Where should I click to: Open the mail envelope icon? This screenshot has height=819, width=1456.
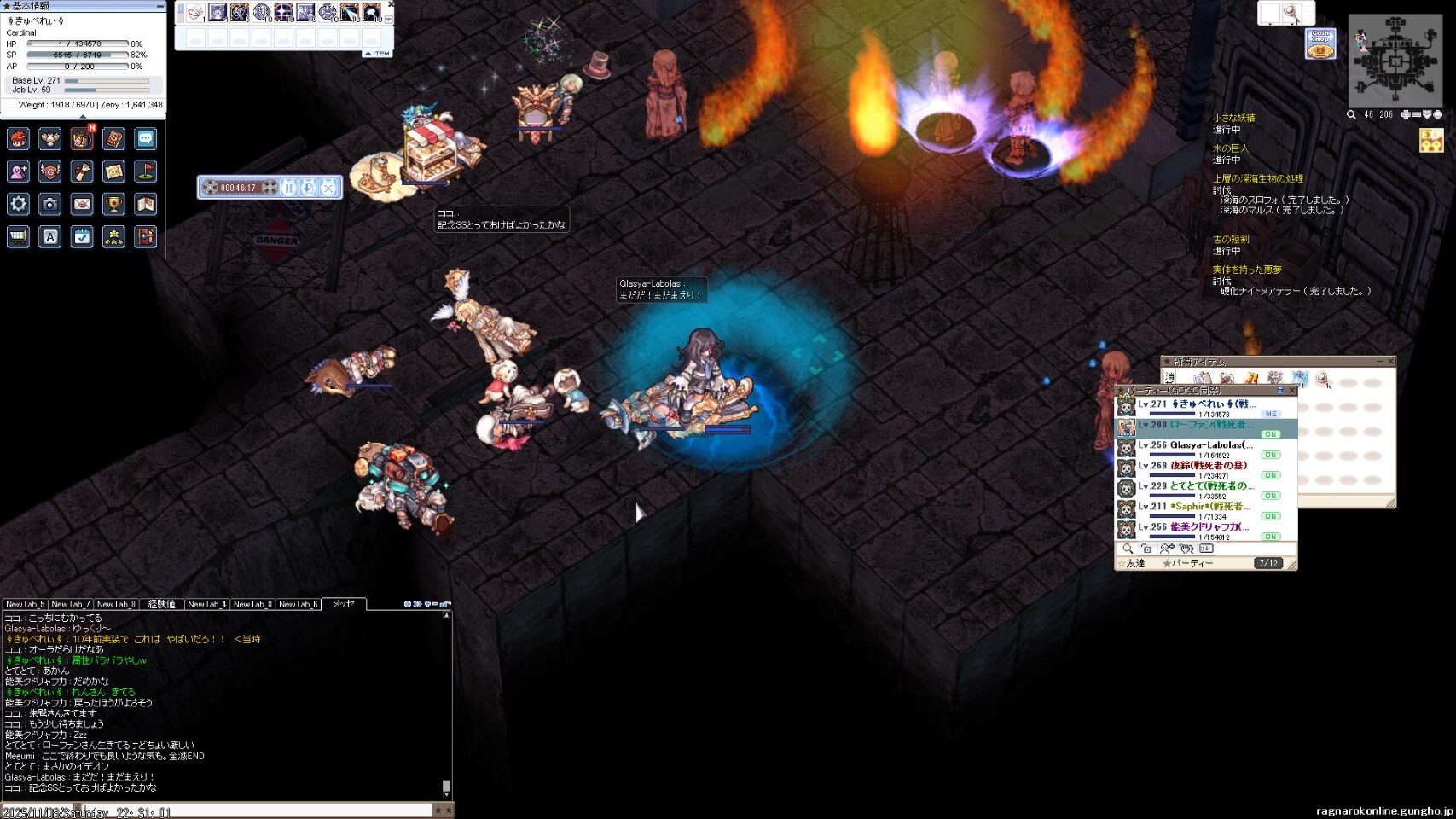pyautogui.click(x=82, y=204)
